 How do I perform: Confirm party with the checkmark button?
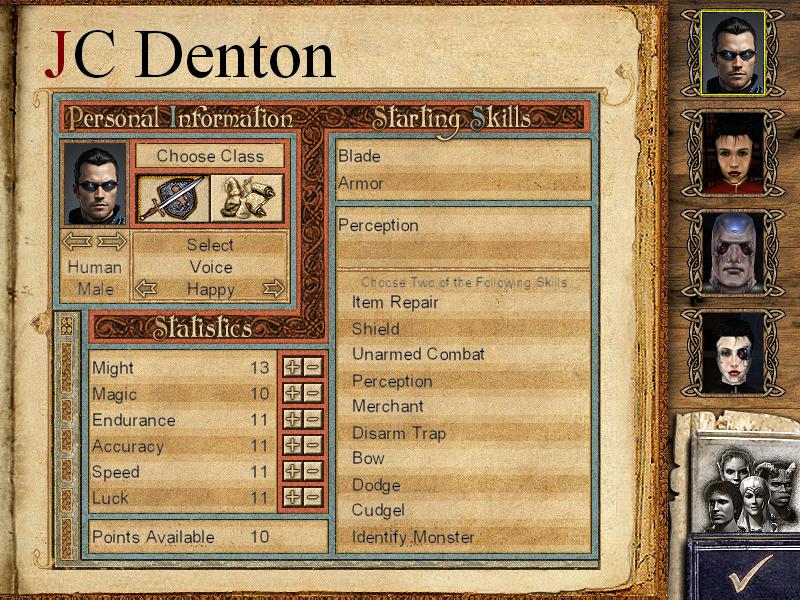(749, 572)
